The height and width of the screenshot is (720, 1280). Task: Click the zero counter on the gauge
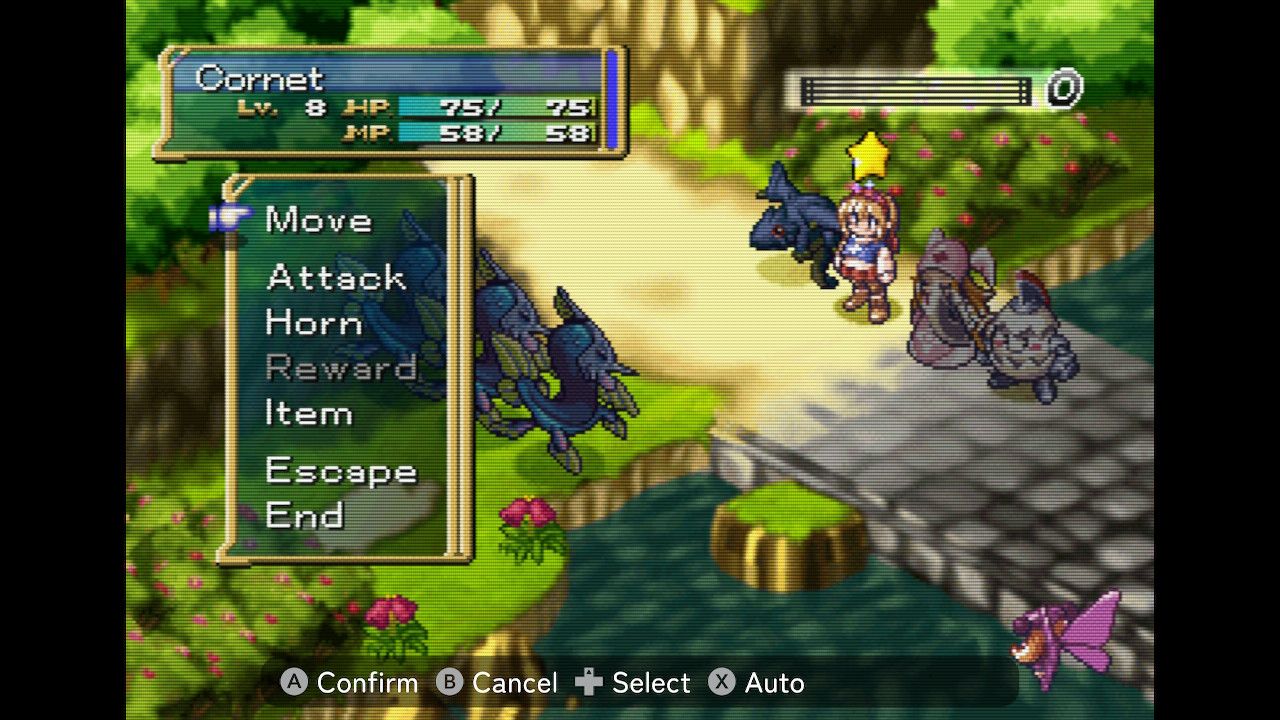tap(1063, 90)
